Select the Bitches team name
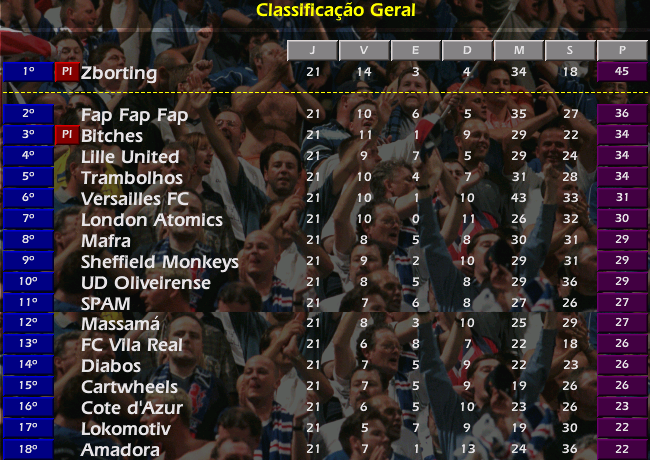 click(112, 136)
